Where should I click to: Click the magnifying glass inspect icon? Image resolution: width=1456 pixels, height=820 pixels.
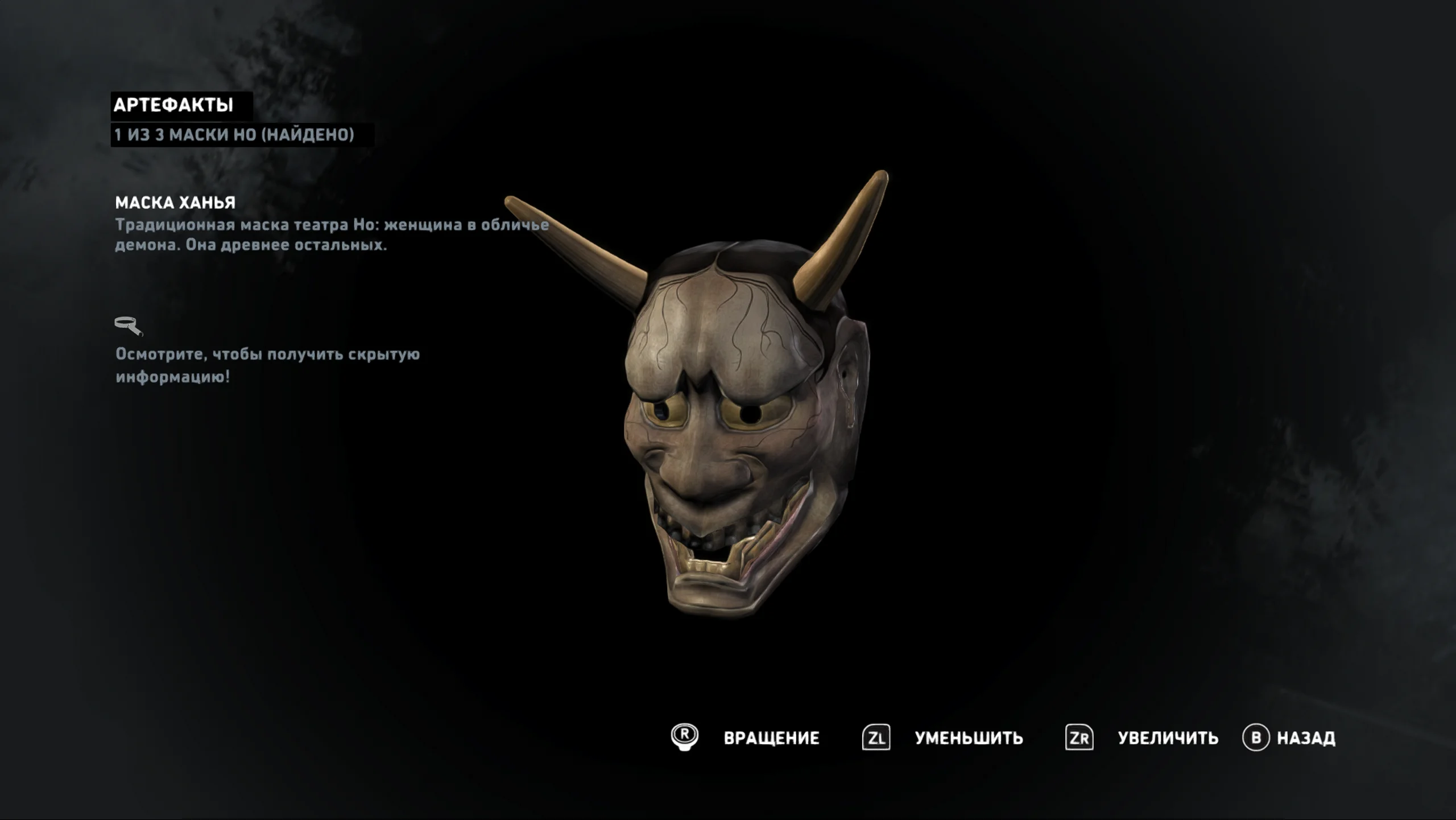pos(129,326)
